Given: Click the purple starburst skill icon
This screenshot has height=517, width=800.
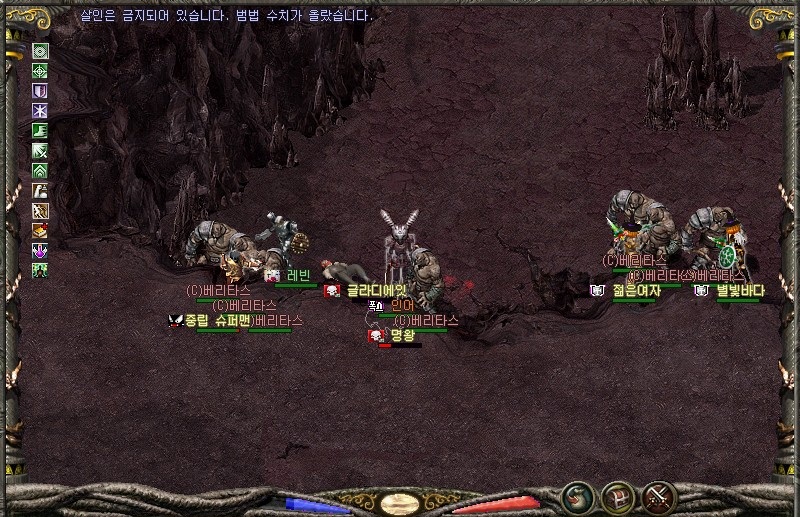Looking at the screenshot, I should (x=40, y=111).
